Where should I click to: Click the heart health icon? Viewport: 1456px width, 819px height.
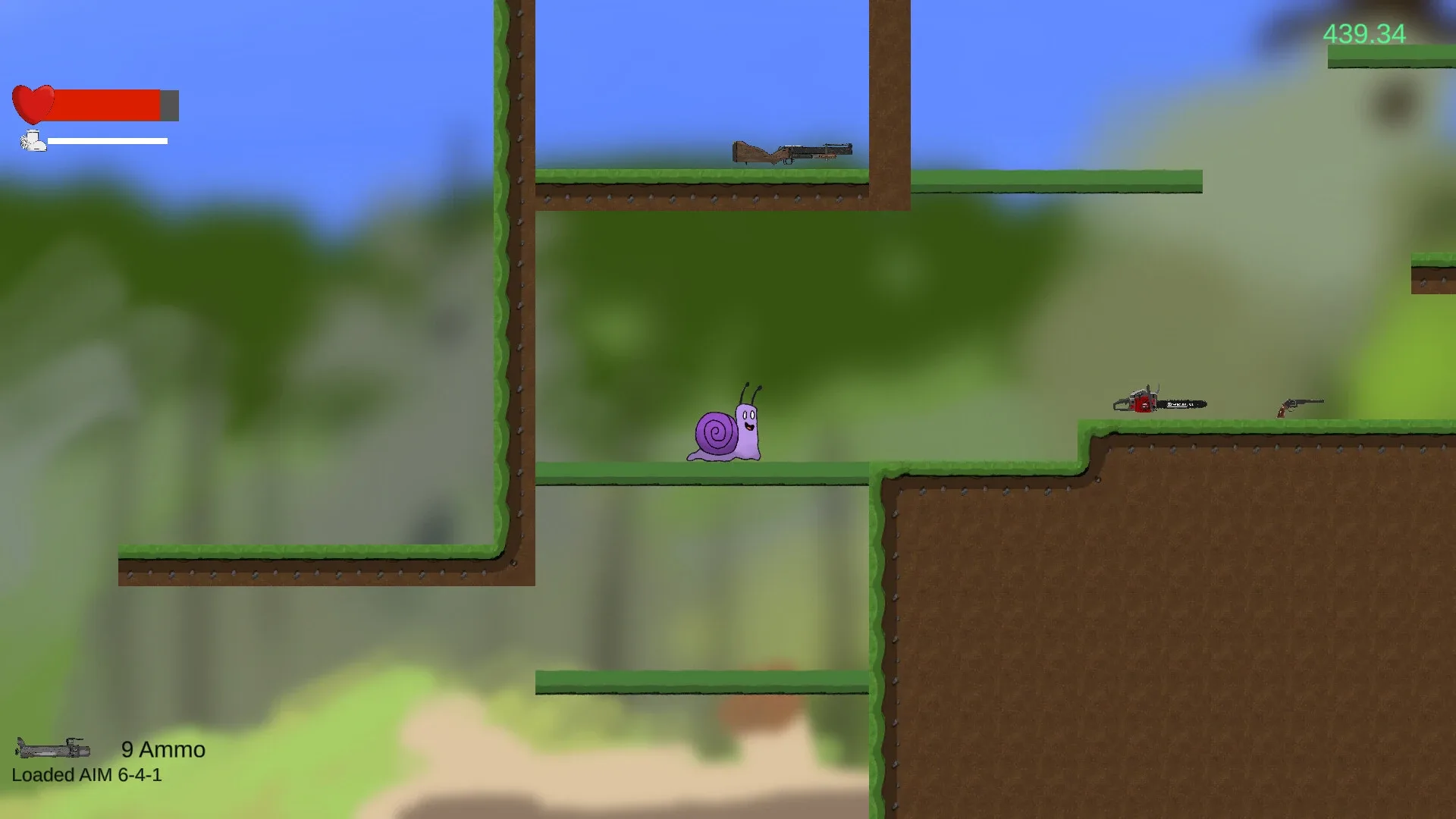(34, 103)
